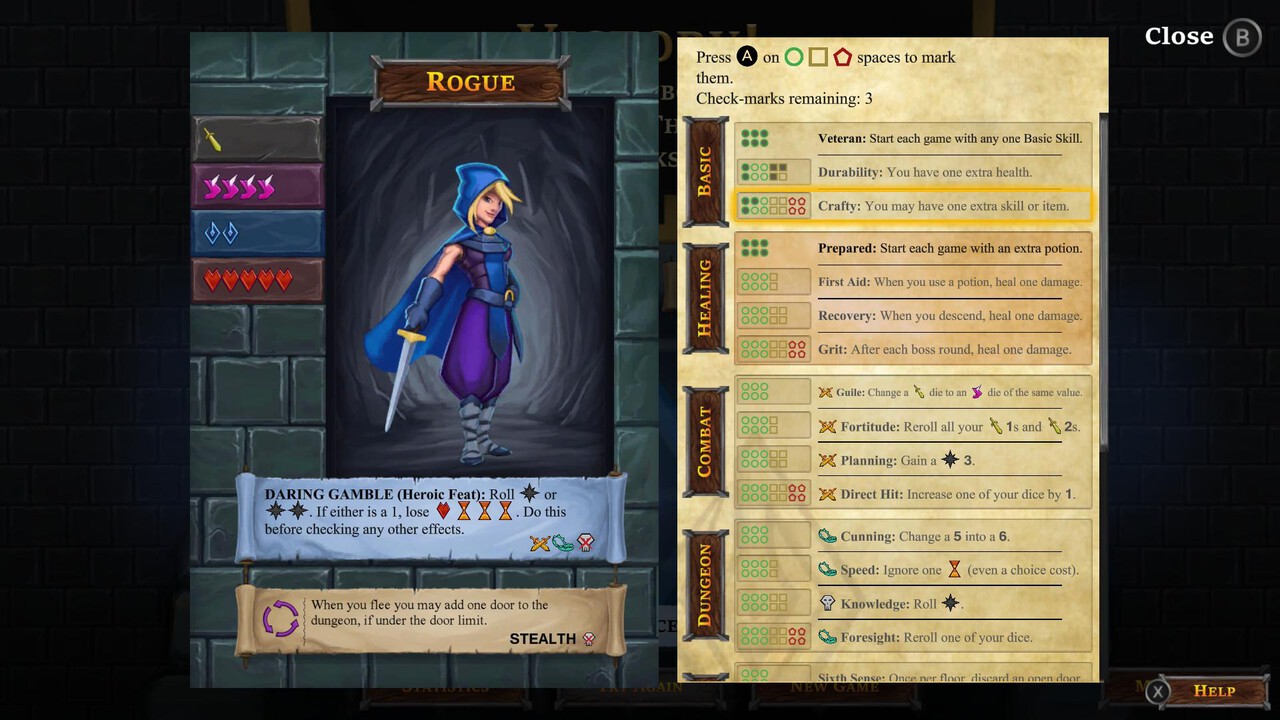Select the boot icon next to Cunning
Screen dimensions: 1280x720
point(826,536)
